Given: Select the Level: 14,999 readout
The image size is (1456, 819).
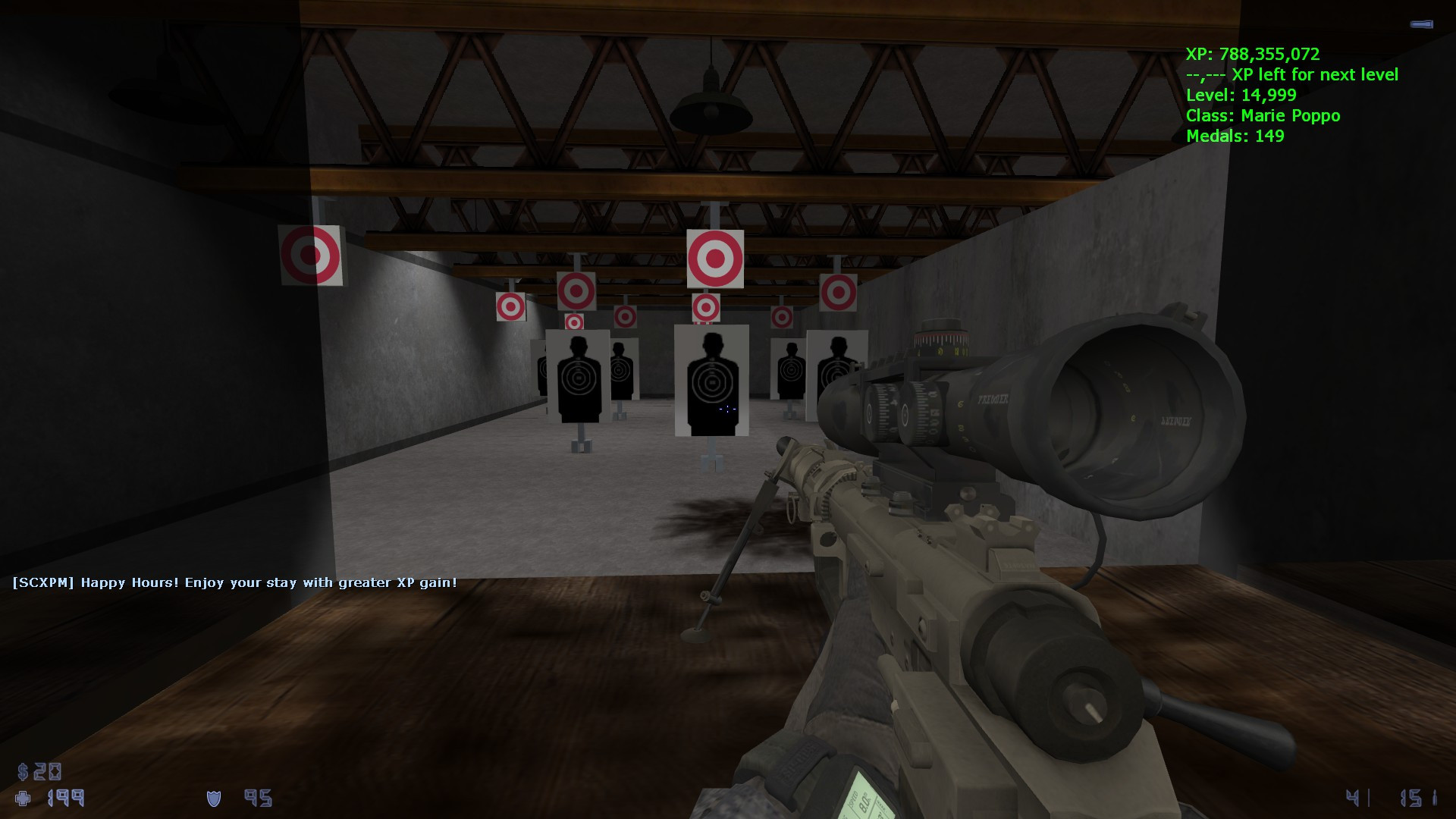Looking at the screenshot, I should pyautogui.click(x=1241, y=96).
